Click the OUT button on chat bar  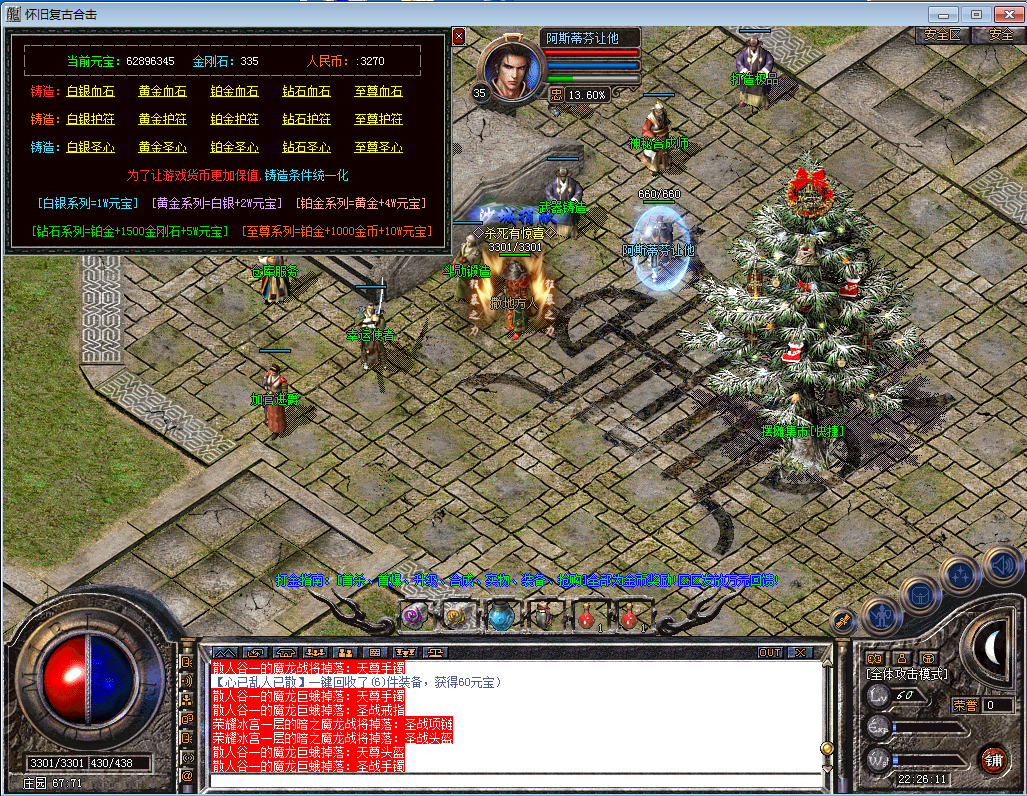point(769,653)
